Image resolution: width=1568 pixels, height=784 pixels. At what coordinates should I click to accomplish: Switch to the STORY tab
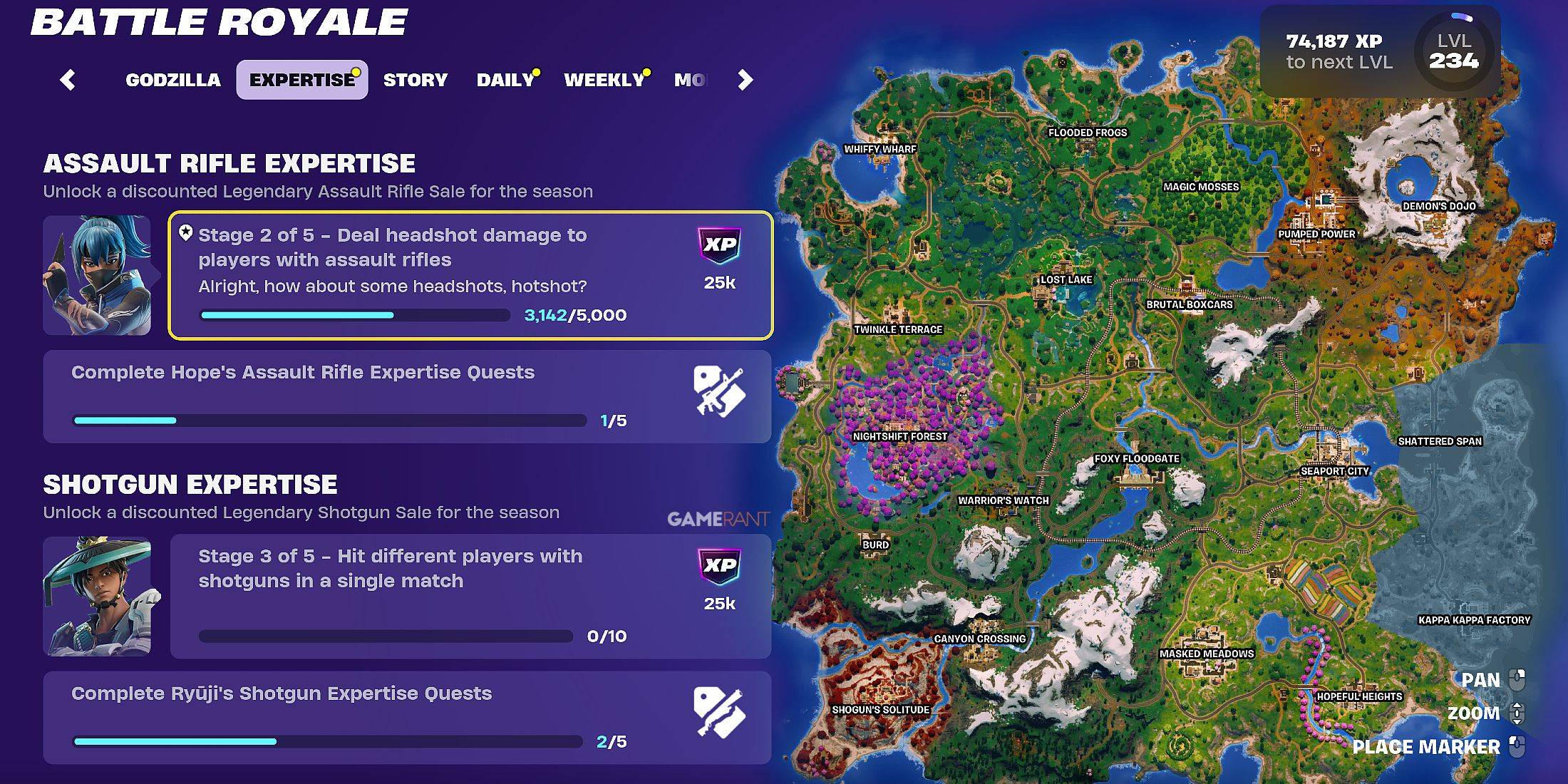pyautogui.click(x=415, y=80)
